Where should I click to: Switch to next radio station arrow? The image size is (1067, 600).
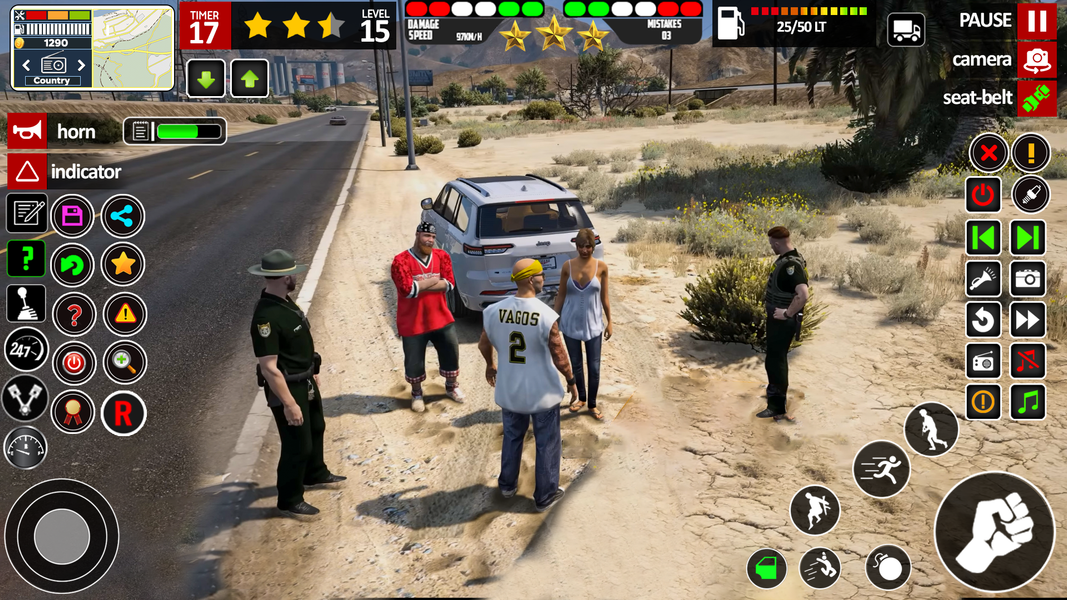point(82,66)
